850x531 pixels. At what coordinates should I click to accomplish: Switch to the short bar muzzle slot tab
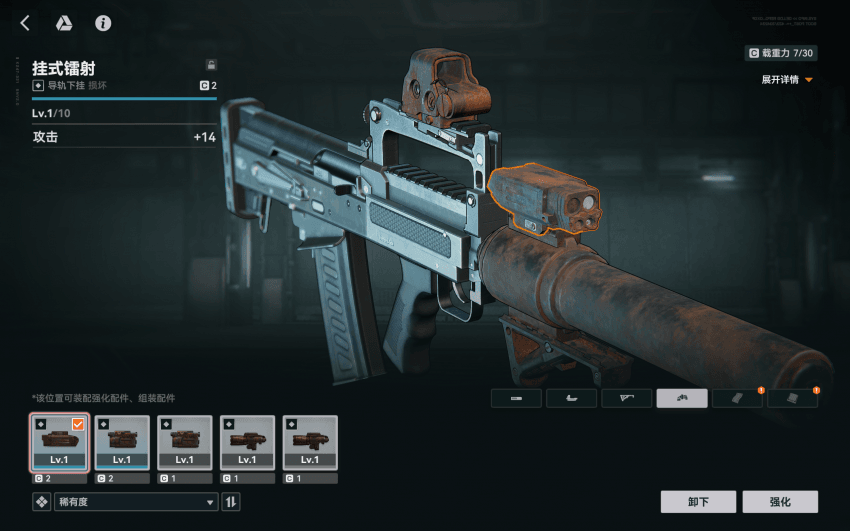516,398
